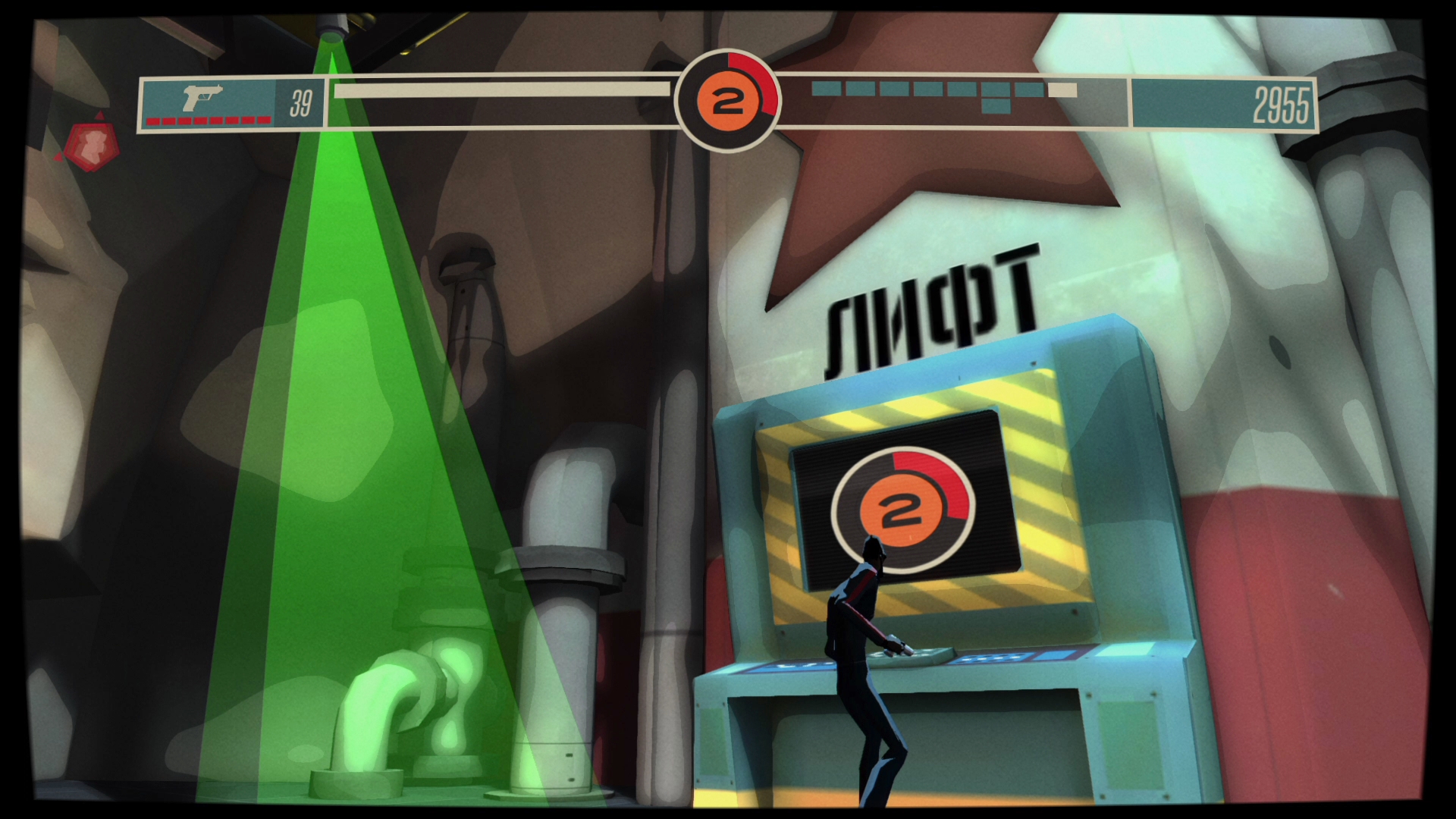
Task: Click the red triangle marker above the portrait emblem
Action: tap(99, 115)
